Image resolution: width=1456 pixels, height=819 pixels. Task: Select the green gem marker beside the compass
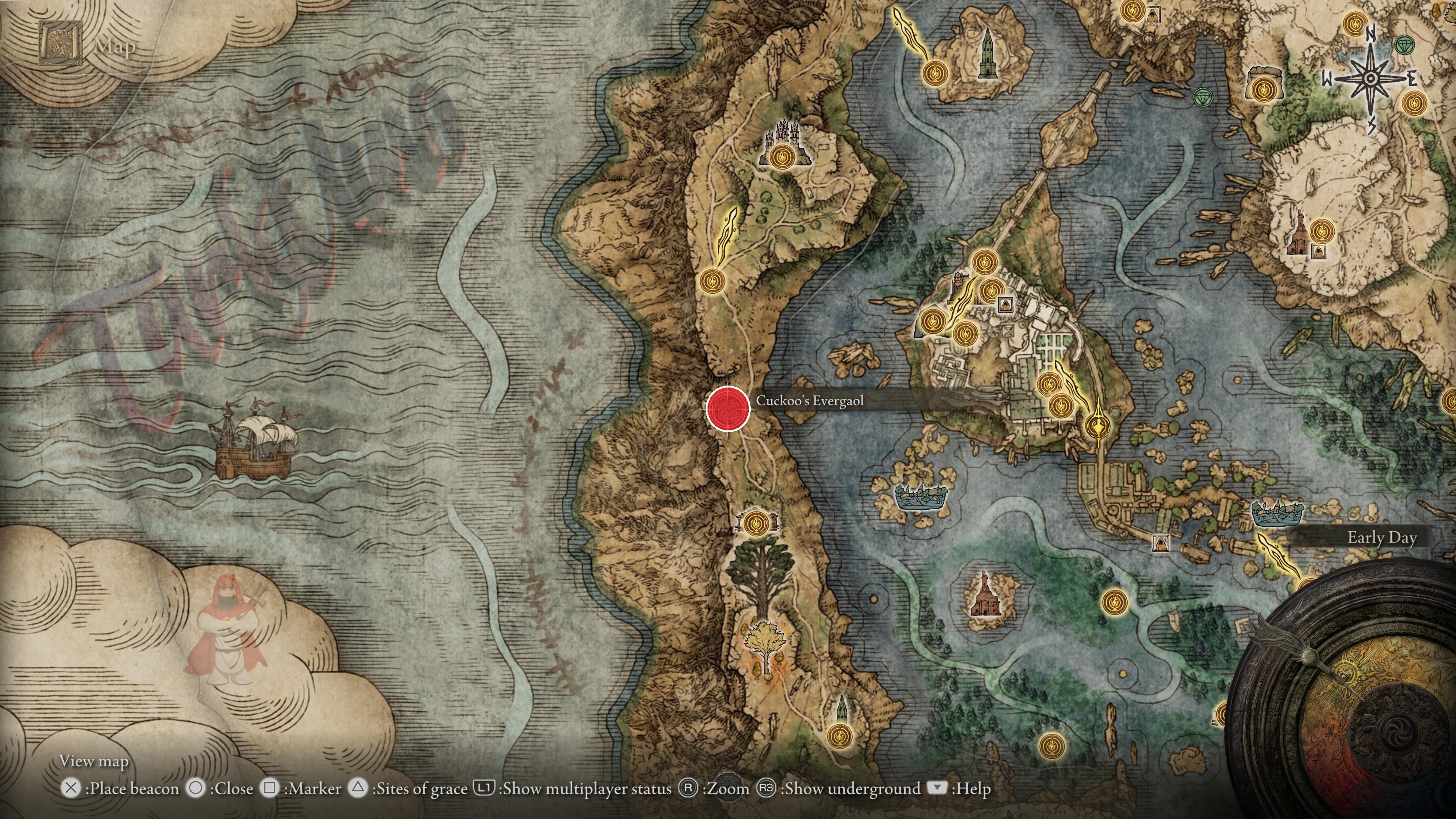pyautogui.click(x=1404, y=45)
